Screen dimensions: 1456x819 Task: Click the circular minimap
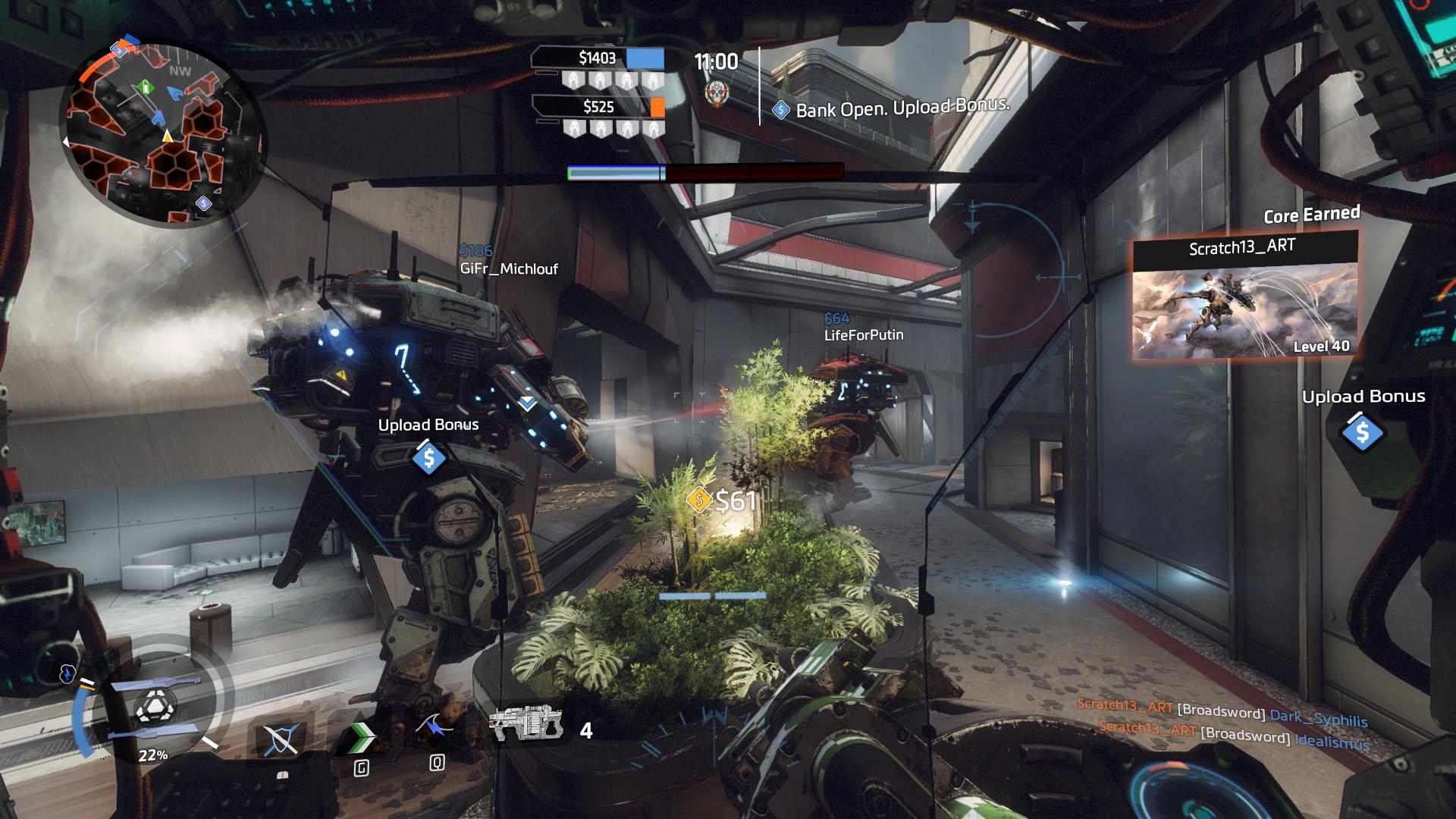coord(163,134)
